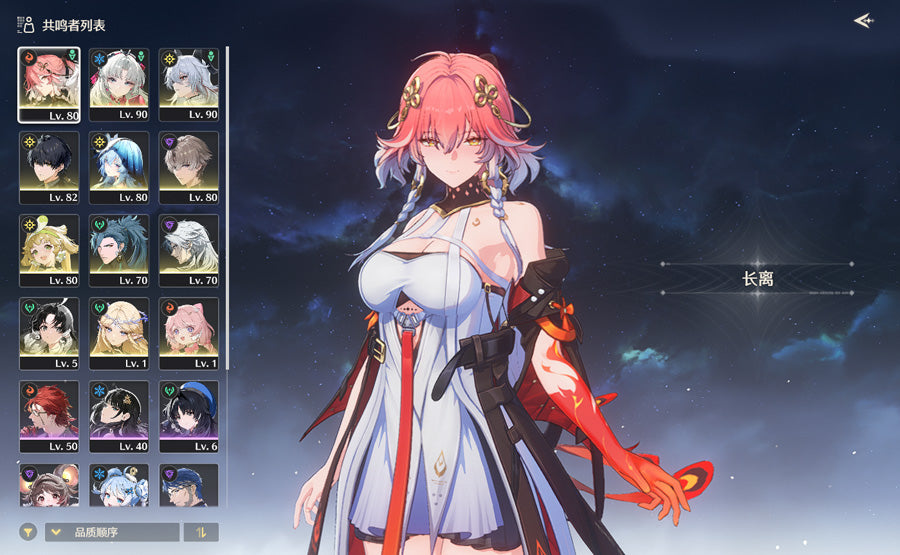Click the back arrow in the top-right corner
The image size is (900, 555).
pyautogui.click(x=863, y=21)
